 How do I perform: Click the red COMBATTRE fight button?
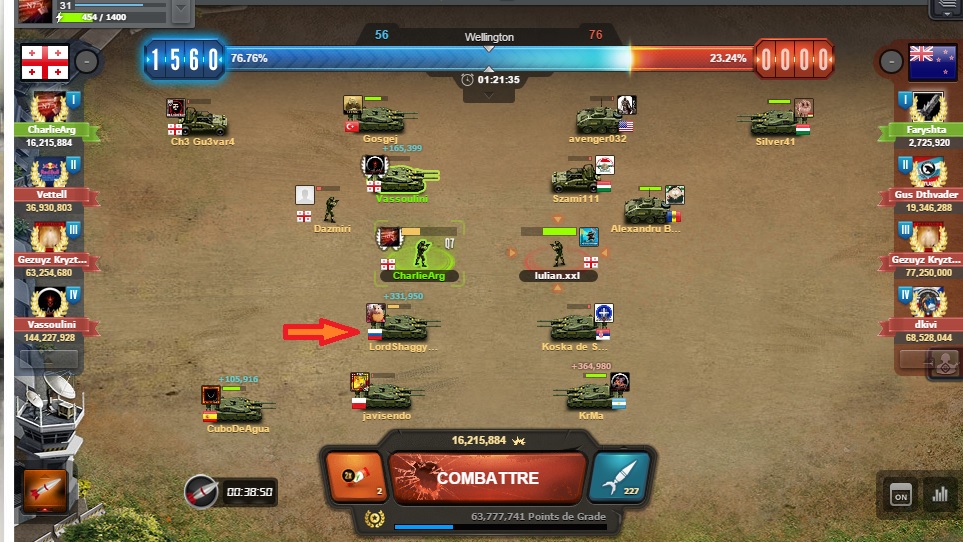point(487,478)
